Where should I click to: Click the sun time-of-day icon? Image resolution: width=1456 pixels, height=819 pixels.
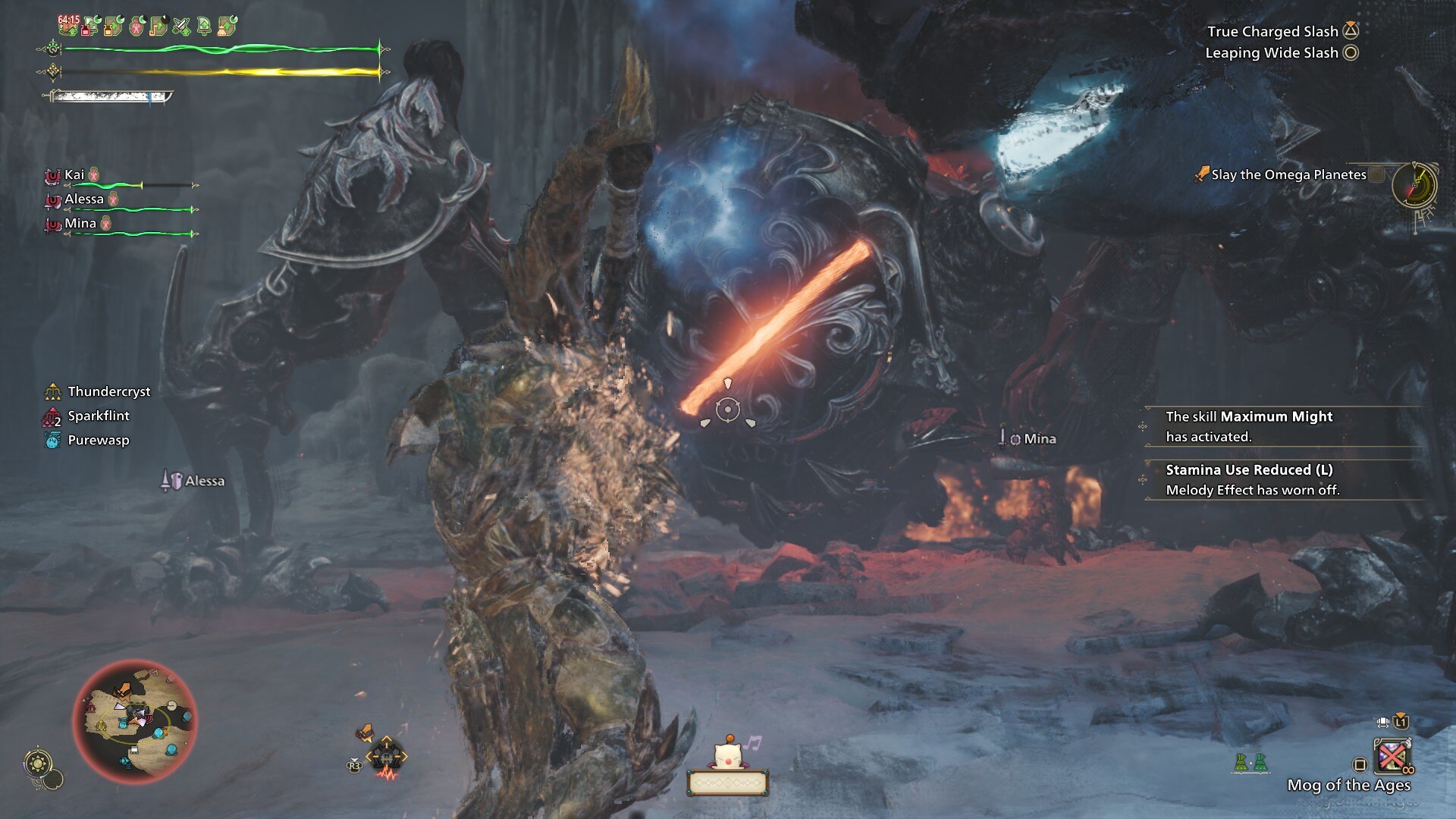[39, 762]
